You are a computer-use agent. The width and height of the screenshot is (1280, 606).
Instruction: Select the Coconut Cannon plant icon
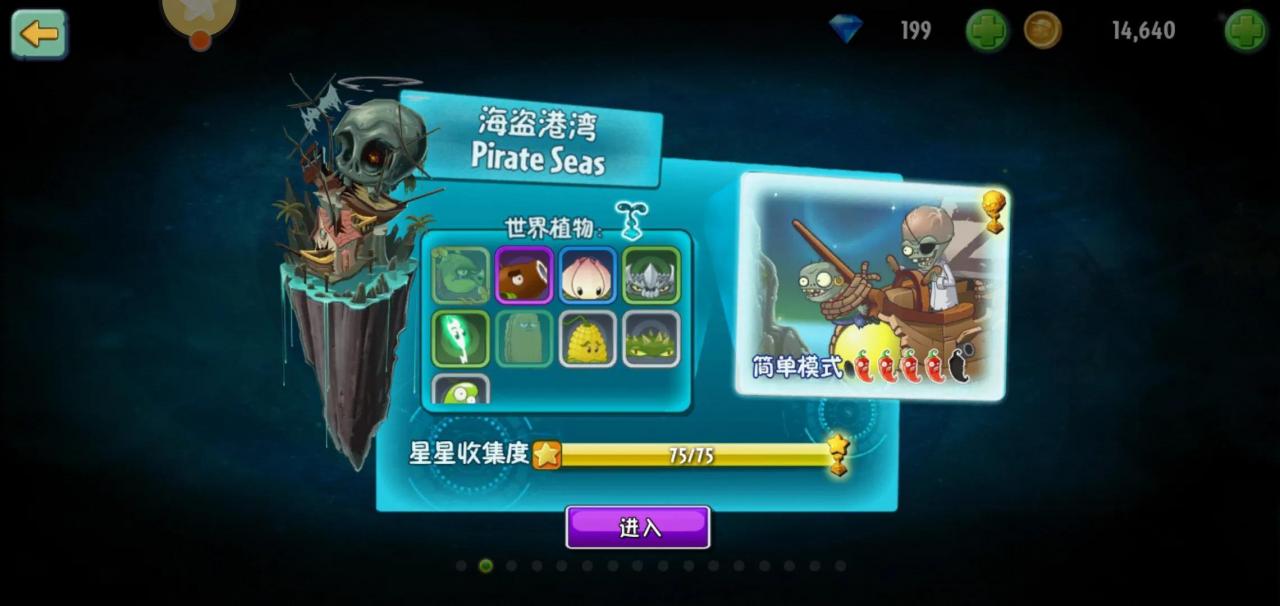pyautogui.click(x=524, y=275)
